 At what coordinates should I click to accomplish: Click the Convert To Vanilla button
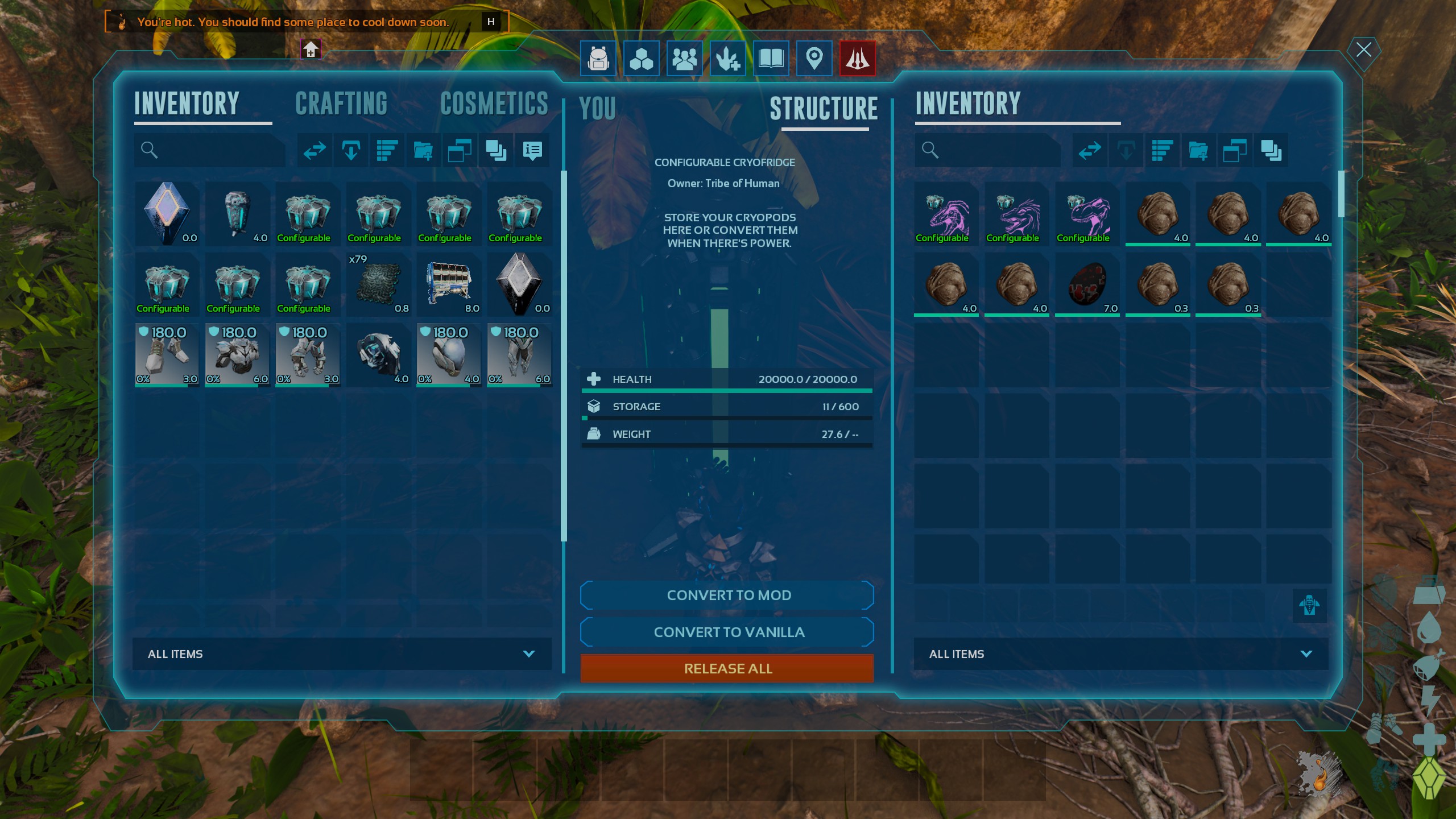click(x=727, y=632)
